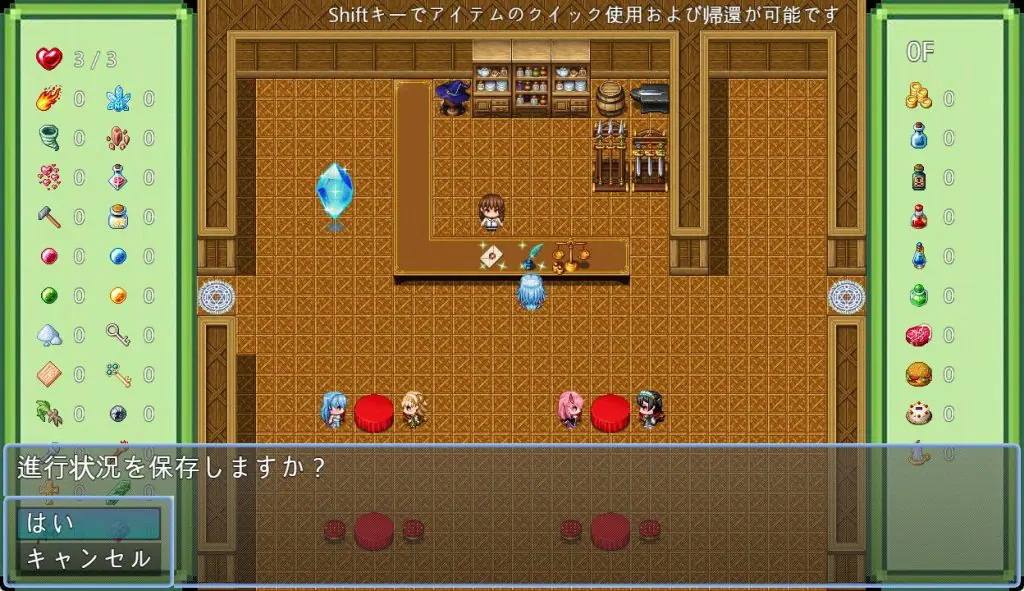Click the fireball item icon

(48, 99)
